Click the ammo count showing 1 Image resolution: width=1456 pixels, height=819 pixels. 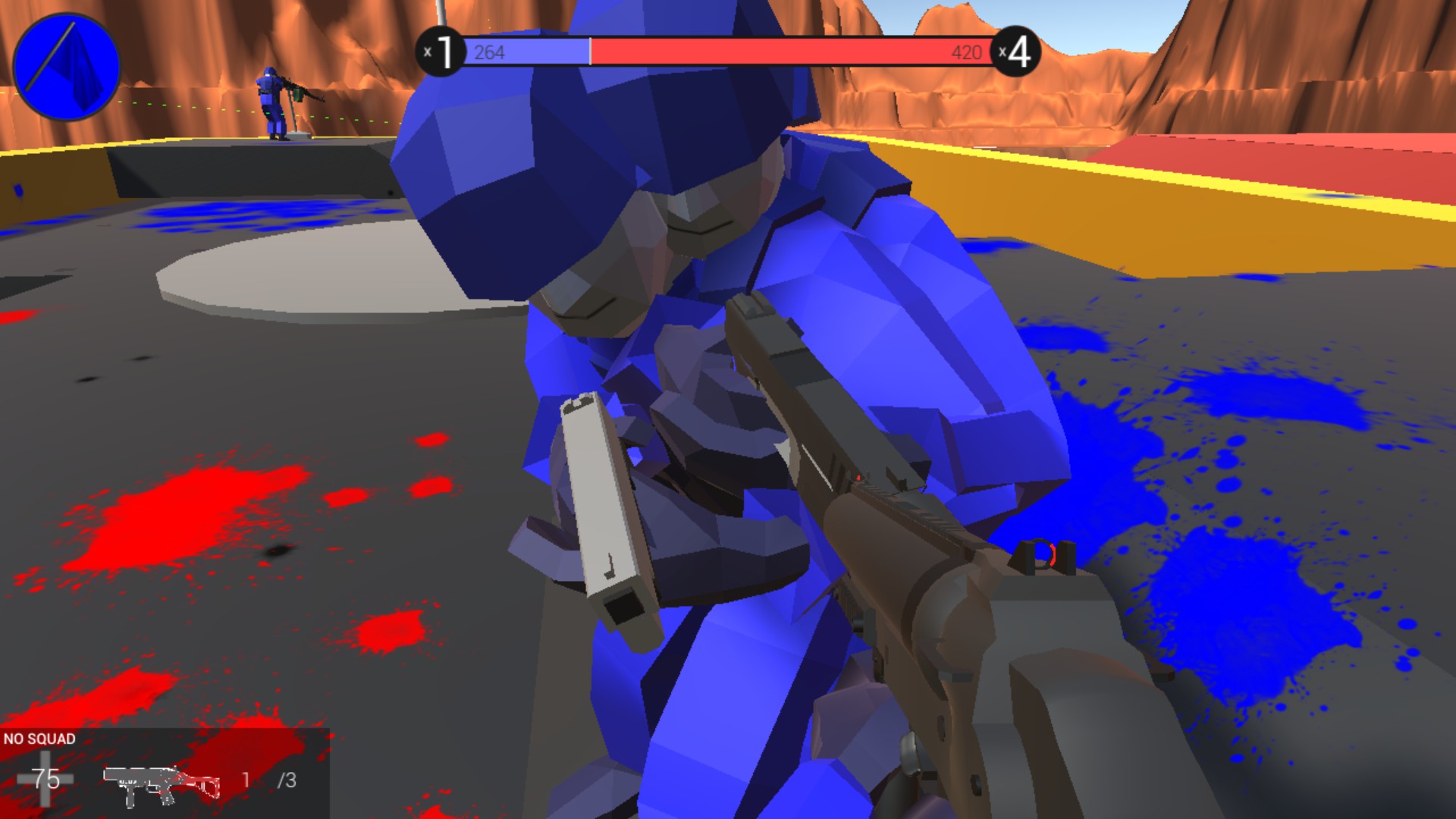coord(246,780)
